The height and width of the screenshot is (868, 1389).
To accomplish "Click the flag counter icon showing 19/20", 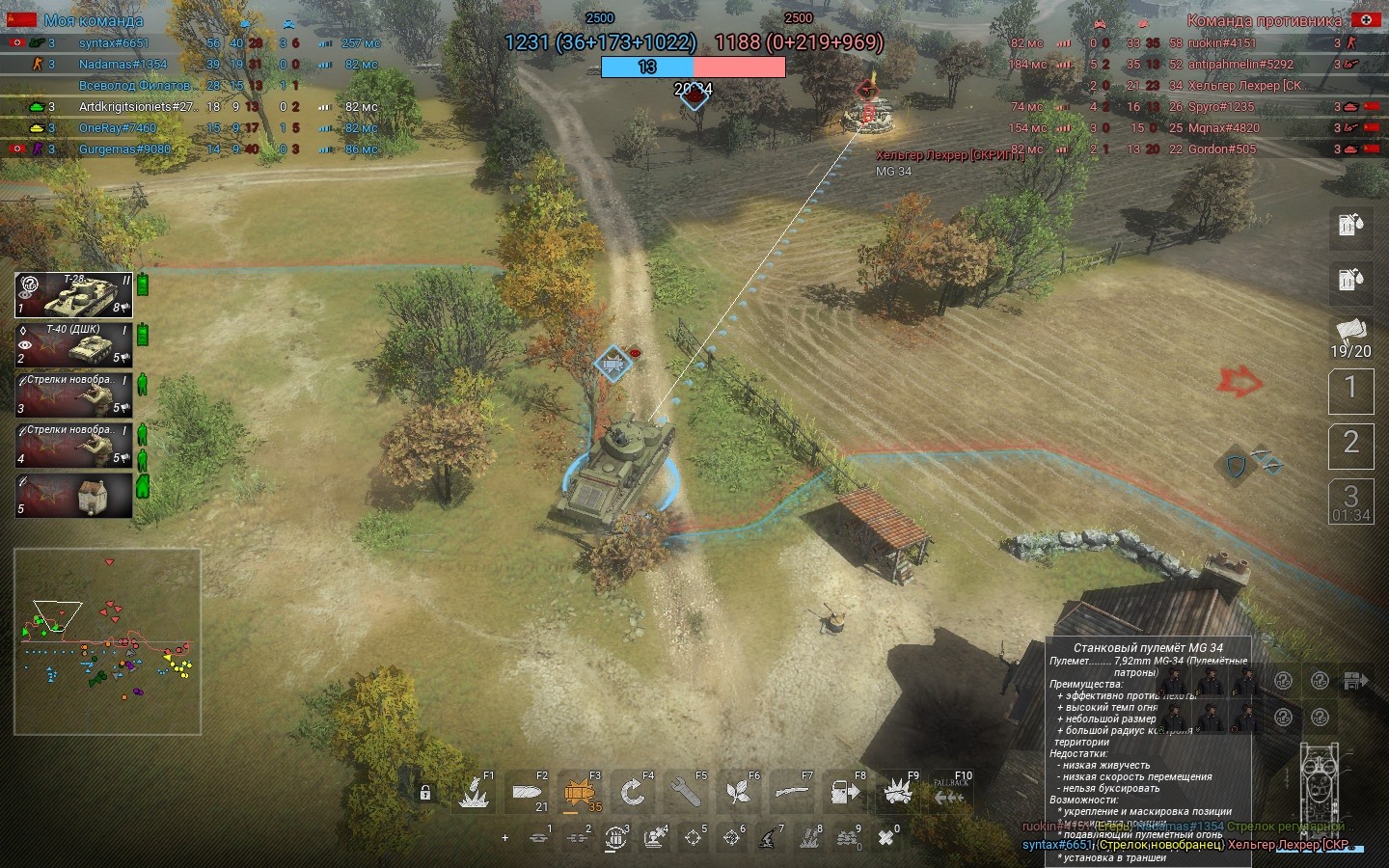I will click(x=1350, y=338).
